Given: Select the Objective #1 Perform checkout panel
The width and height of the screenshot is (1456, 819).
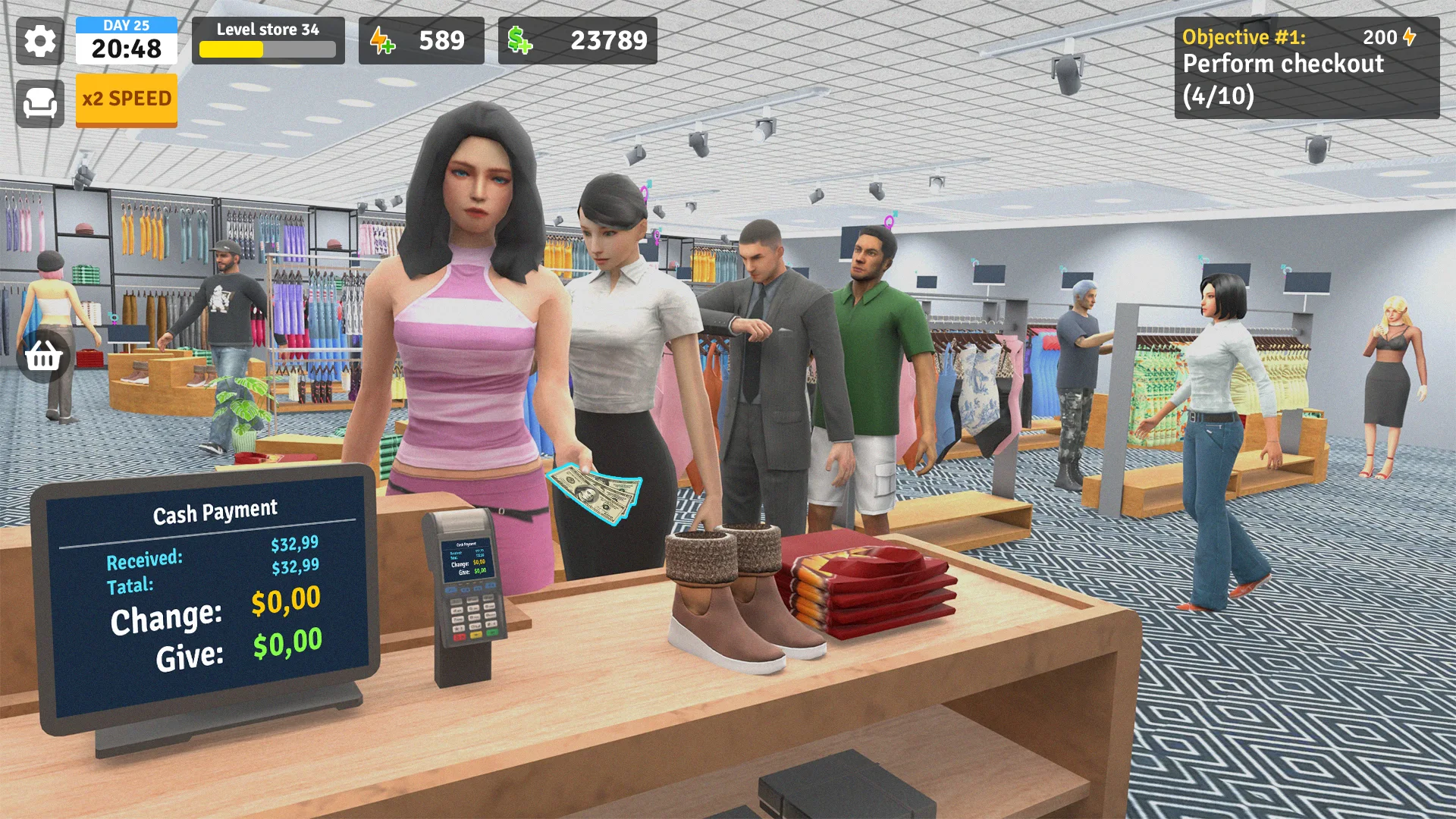Looking at the screenshot, I should click(x=1308, y=68).
